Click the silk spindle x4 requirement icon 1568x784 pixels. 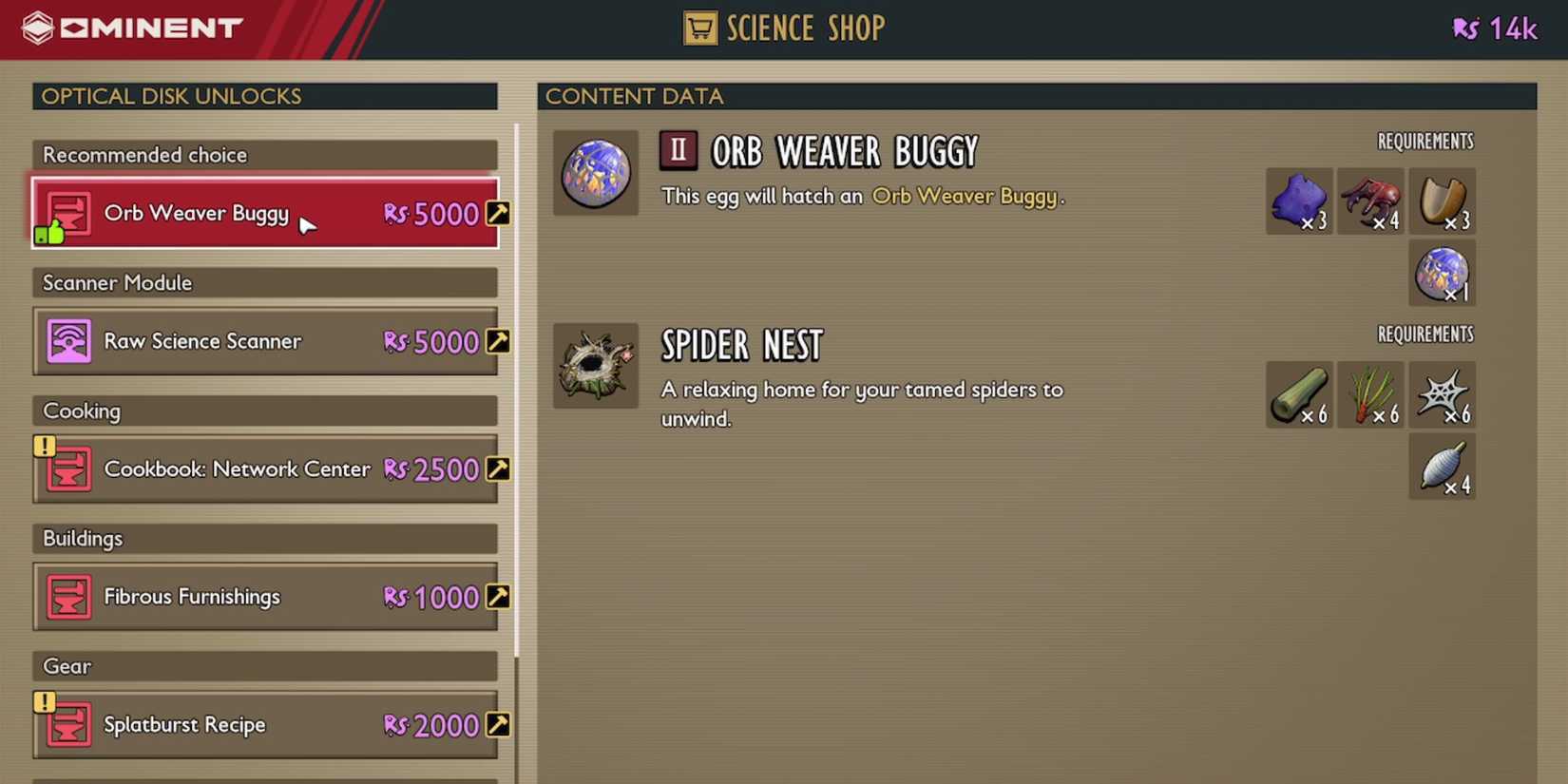pyautogui.click(x=1442, y=466)
